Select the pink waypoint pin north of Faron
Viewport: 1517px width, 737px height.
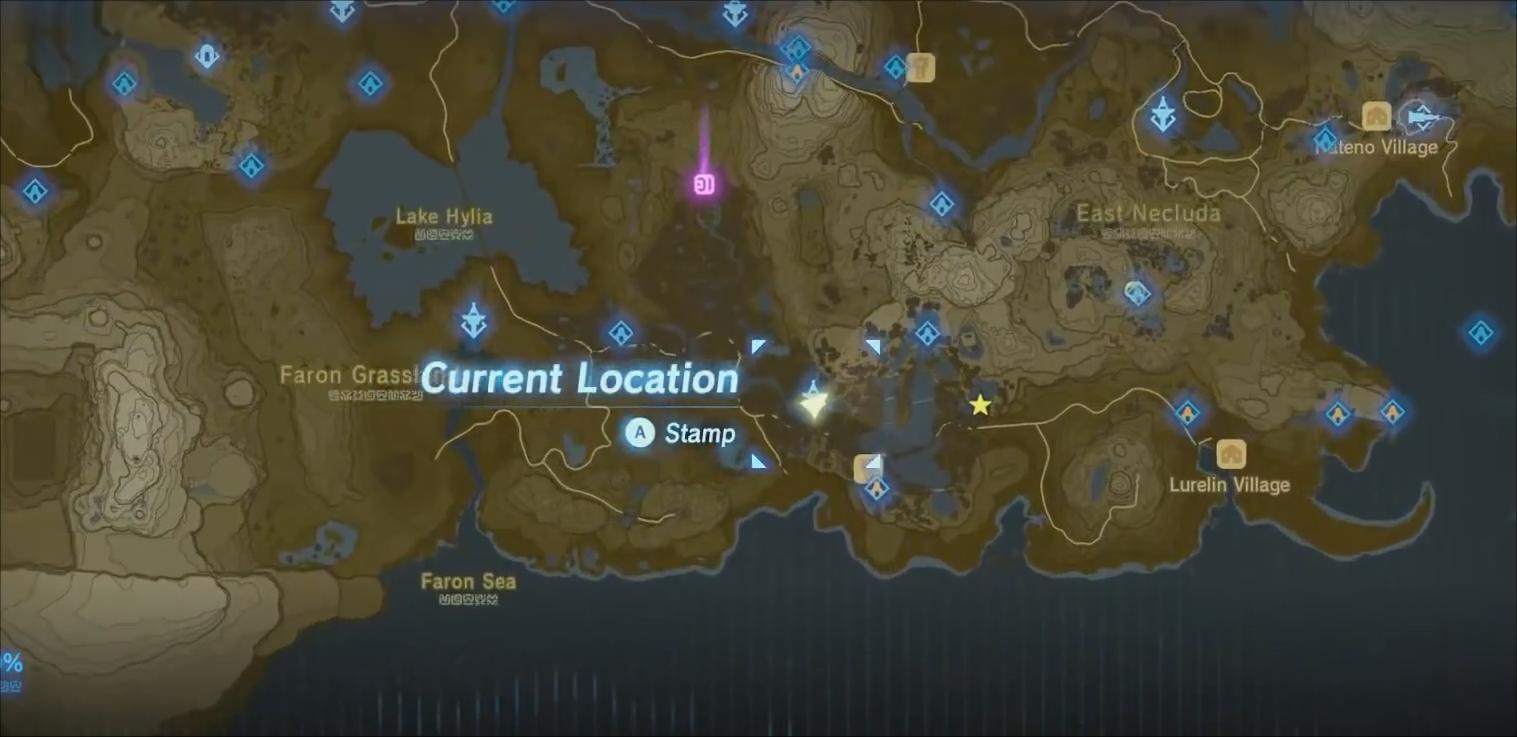coord(703,183)
